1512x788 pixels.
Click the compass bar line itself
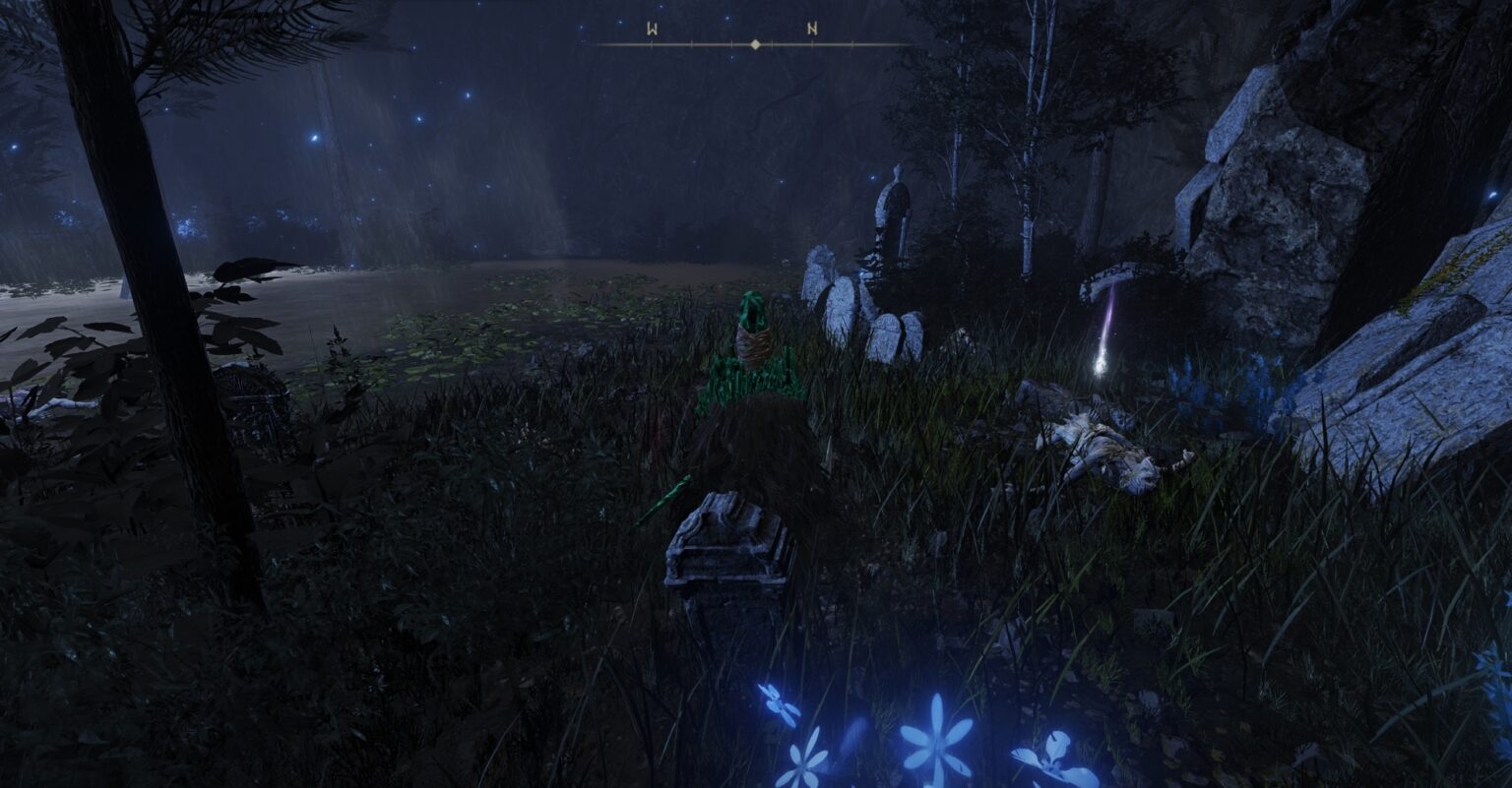(x=689, y=43)
